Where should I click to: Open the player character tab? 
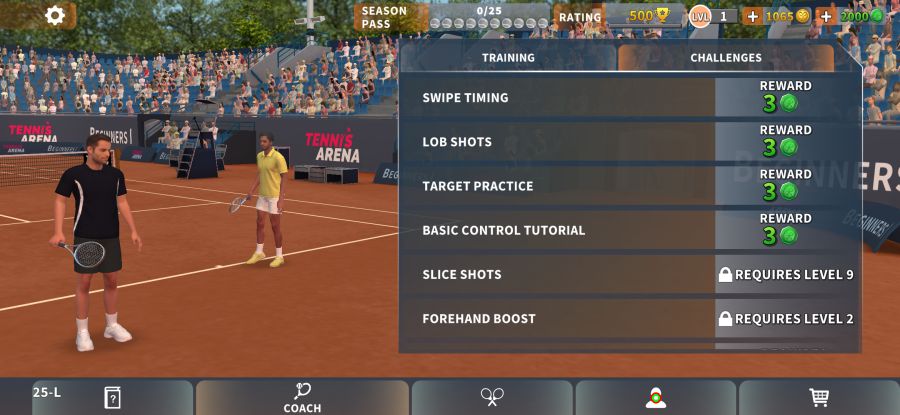coord(656,397)
